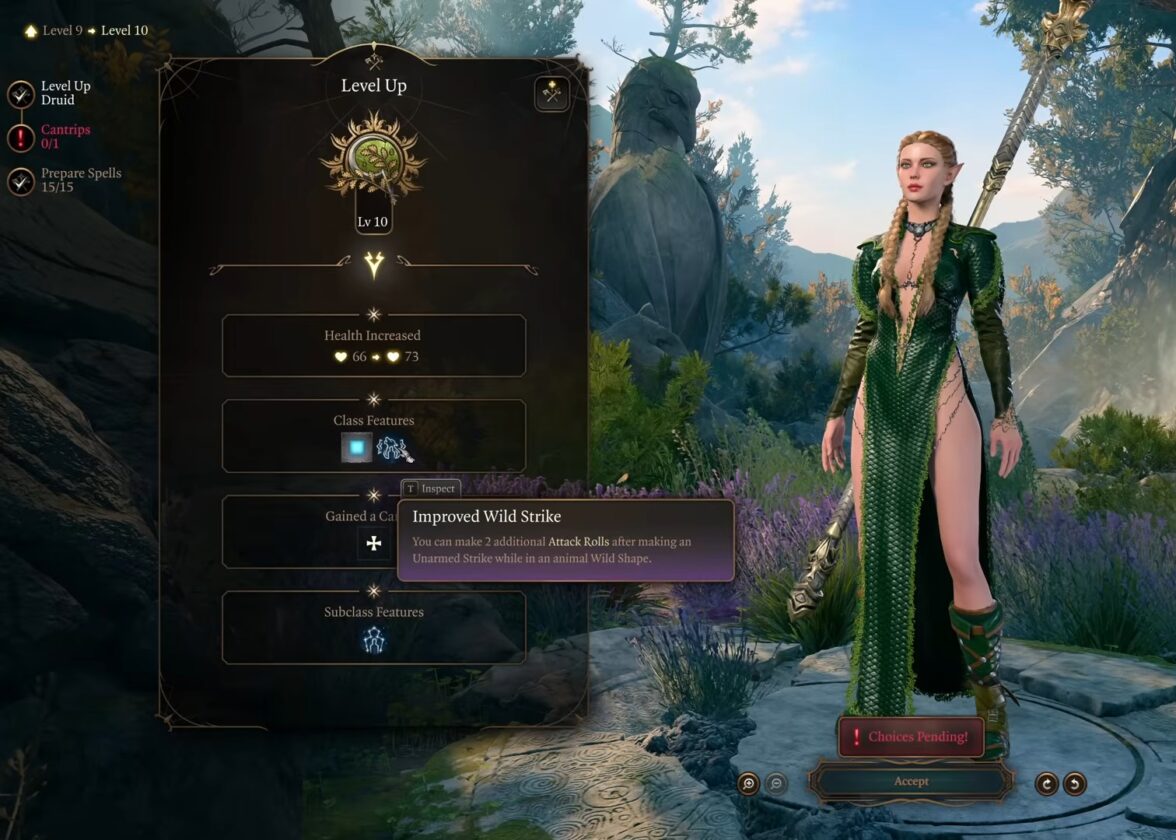Viewport: 1176px width, 840px height.
Task: Zoom out of the character preview
Action: 776,784
